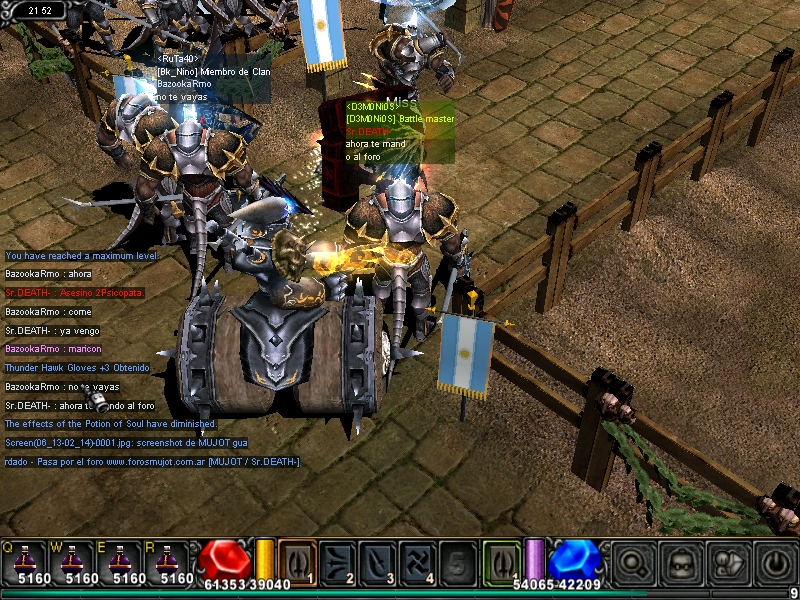The image size is (800, 600).
Task: Select skill slot 1 with trident icon
Action: (297, 560)
